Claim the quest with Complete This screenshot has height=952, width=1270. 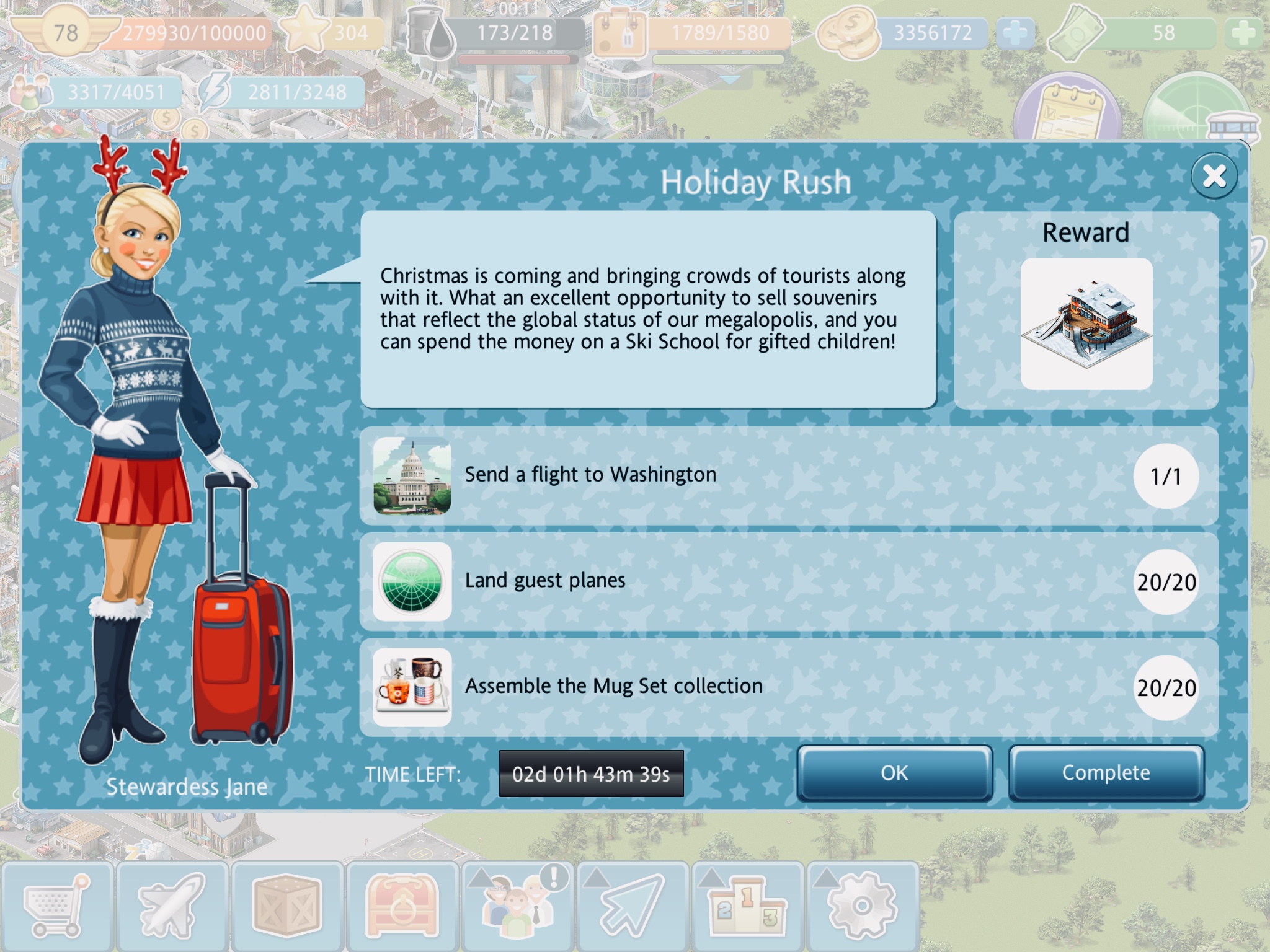[1106, 773]
